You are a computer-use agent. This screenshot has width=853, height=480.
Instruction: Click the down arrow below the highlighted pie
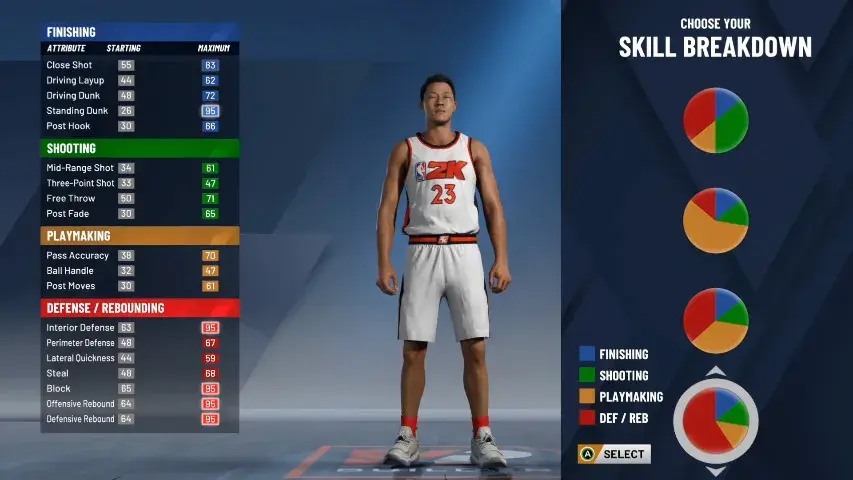715,470
